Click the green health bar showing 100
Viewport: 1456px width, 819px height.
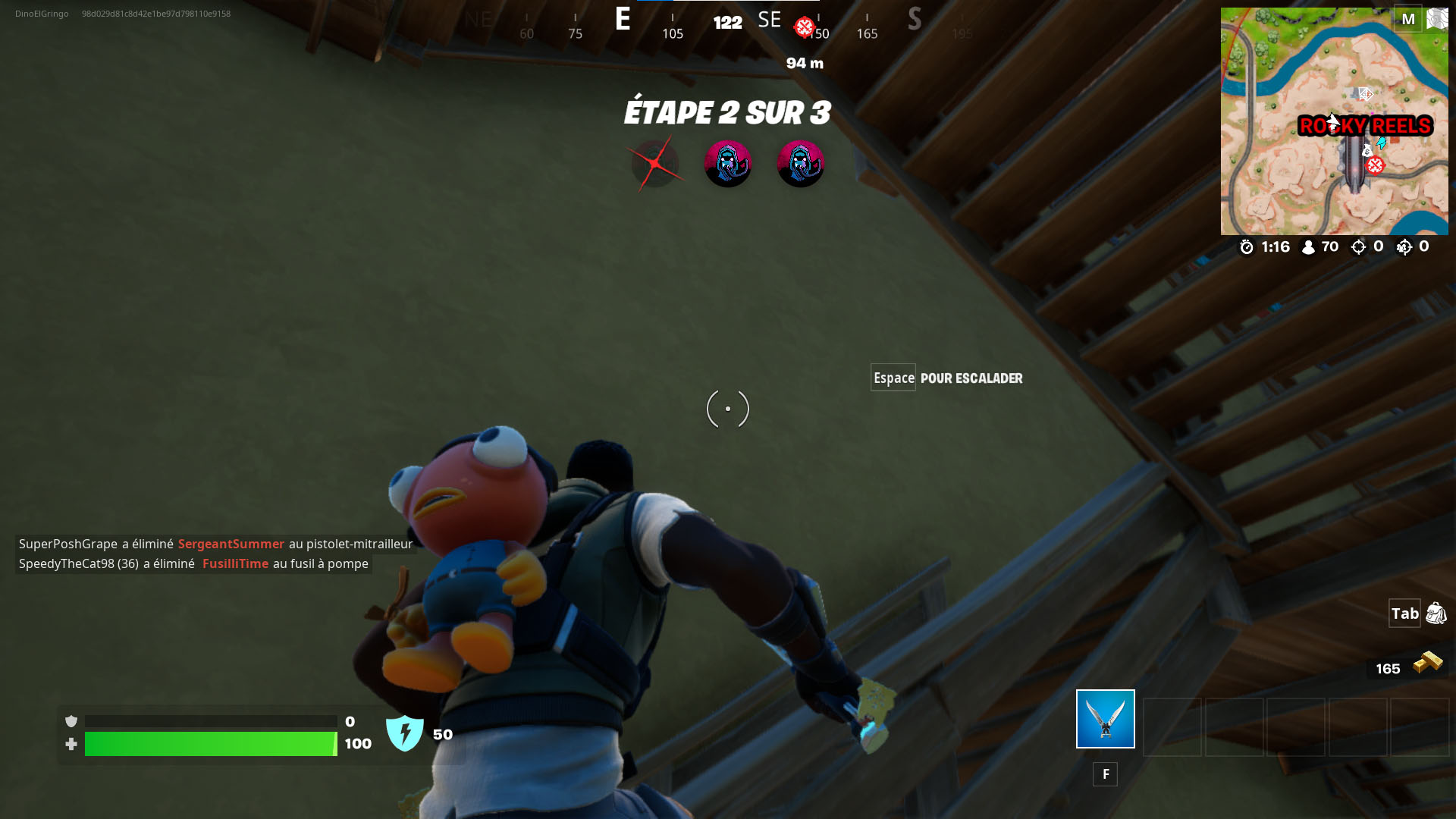pyautogui.click(x=210, y=744)
